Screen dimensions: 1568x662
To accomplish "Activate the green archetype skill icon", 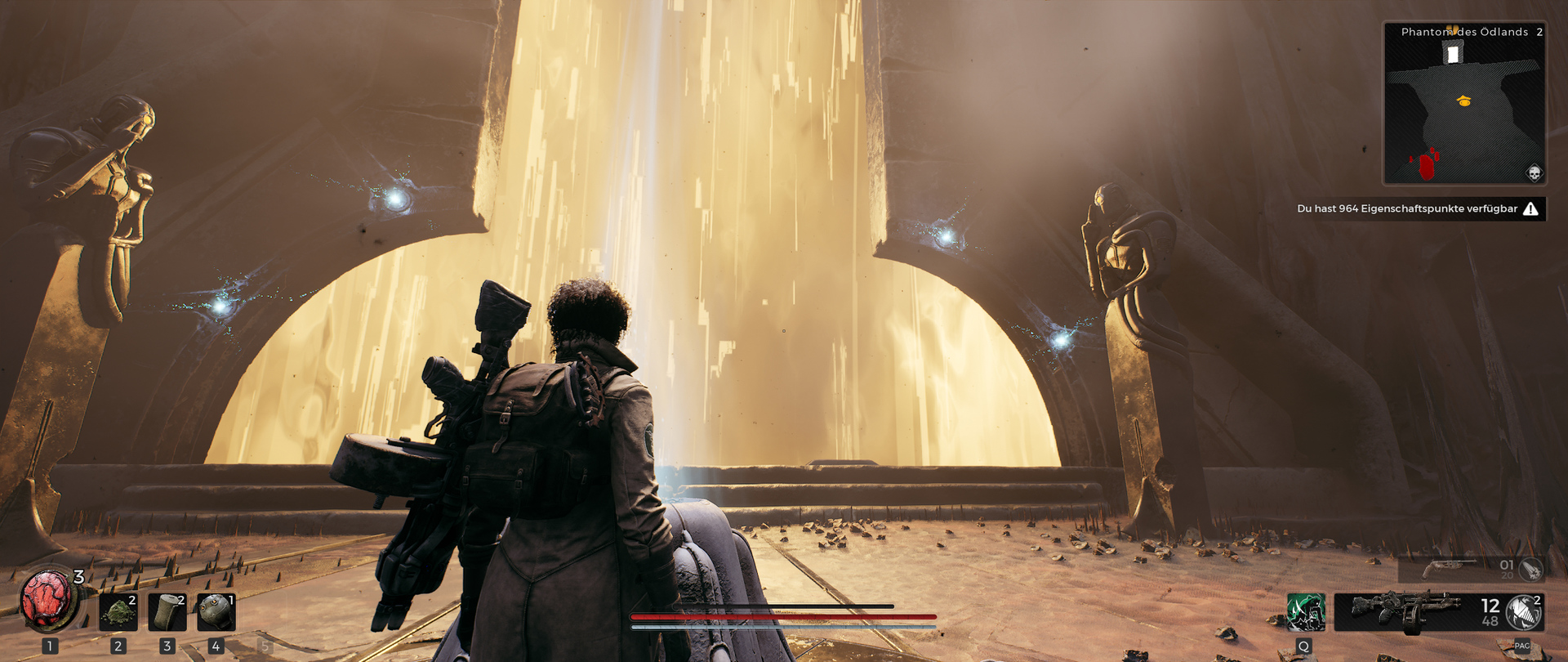I will (1305, 612).
